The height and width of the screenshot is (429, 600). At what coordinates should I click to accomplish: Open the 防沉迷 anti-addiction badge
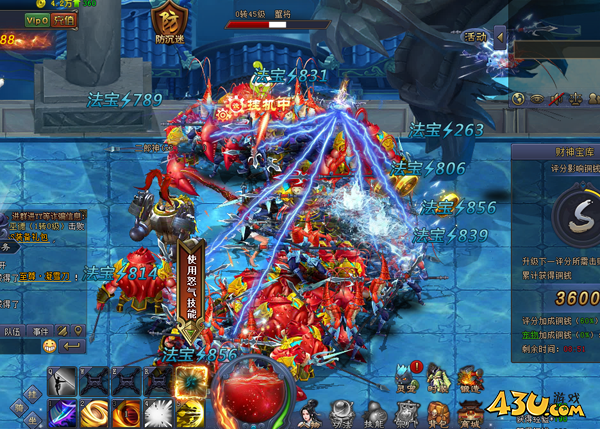(x=168, y=21)
